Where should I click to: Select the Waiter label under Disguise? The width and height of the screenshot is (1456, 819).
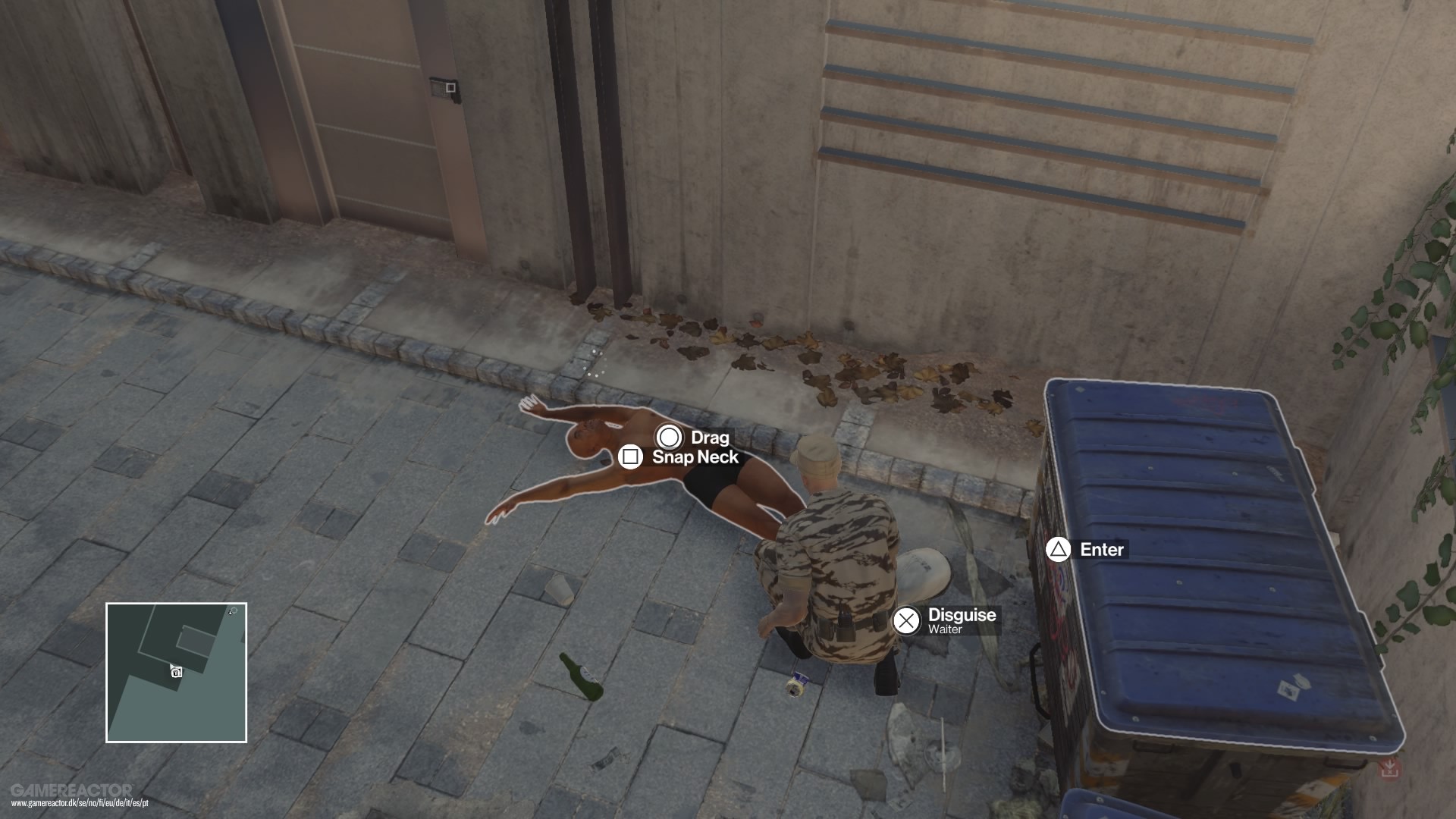[945, 629]
